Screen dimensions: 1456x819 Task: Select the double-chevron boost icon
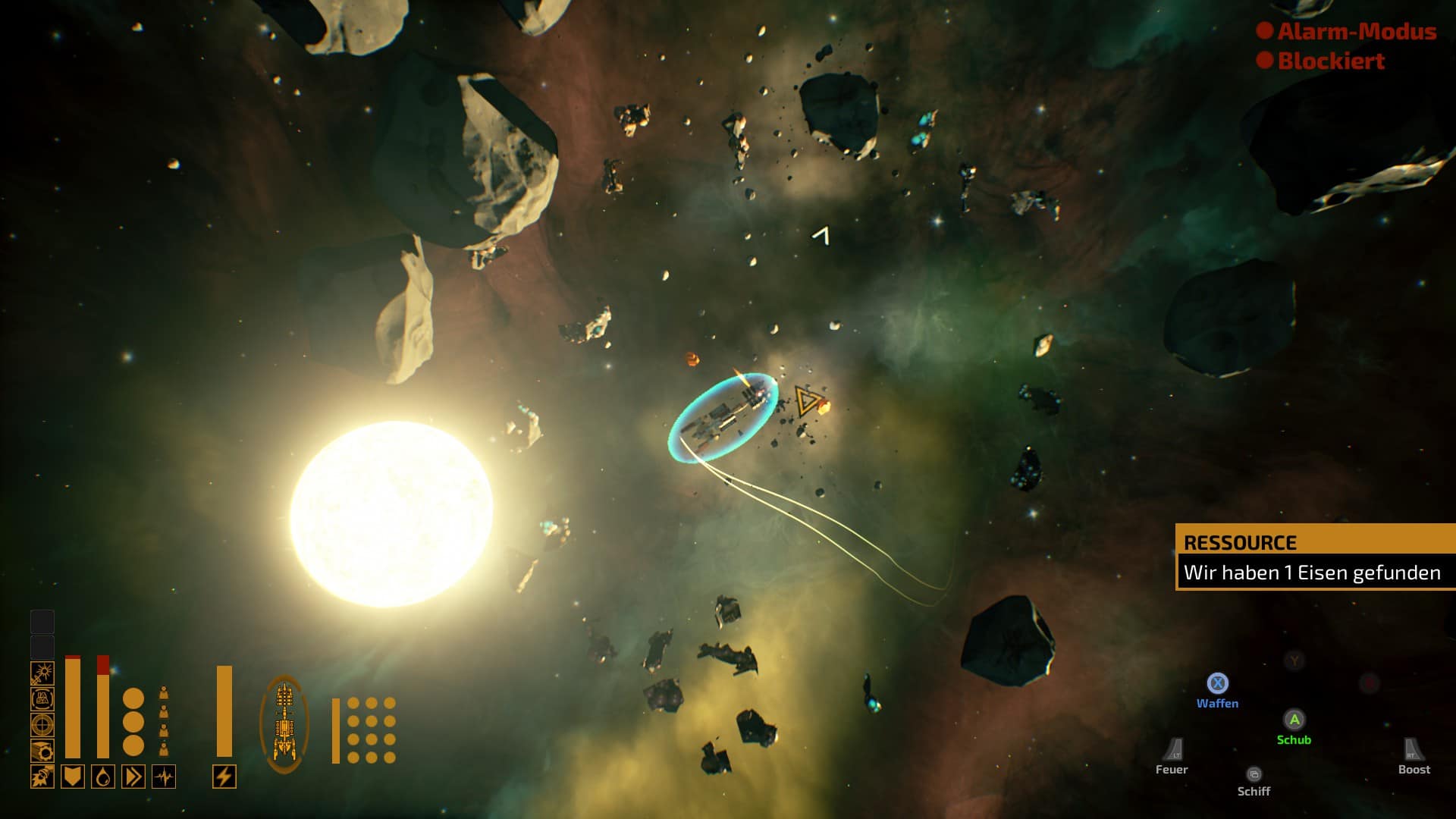point(133,777)
